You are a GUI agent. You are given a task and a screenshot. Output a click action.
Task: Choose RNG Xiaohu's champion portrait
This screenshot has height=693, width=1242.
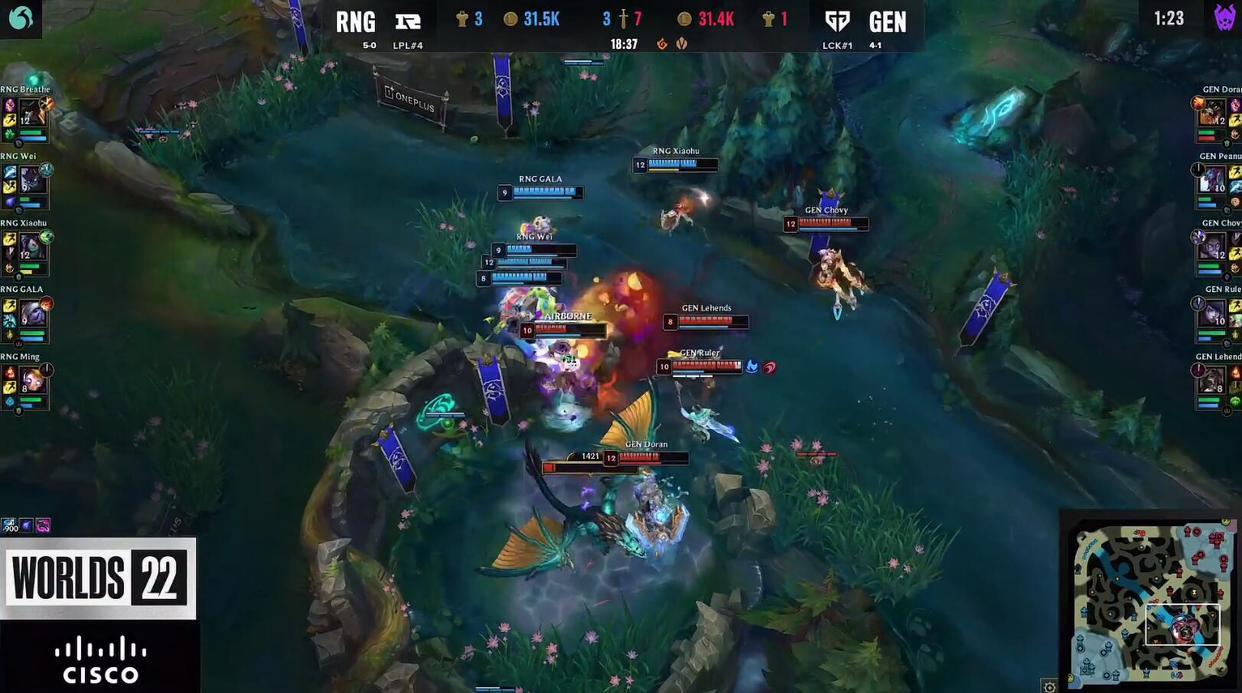click(31, 245)
